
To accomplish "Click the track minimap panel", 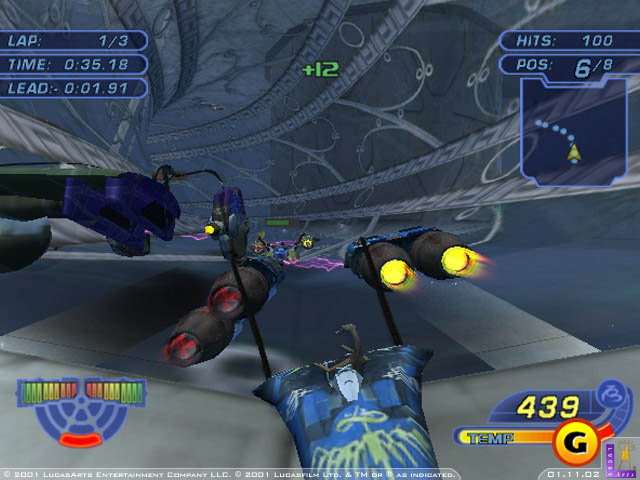I will click(x=571, y=133).
